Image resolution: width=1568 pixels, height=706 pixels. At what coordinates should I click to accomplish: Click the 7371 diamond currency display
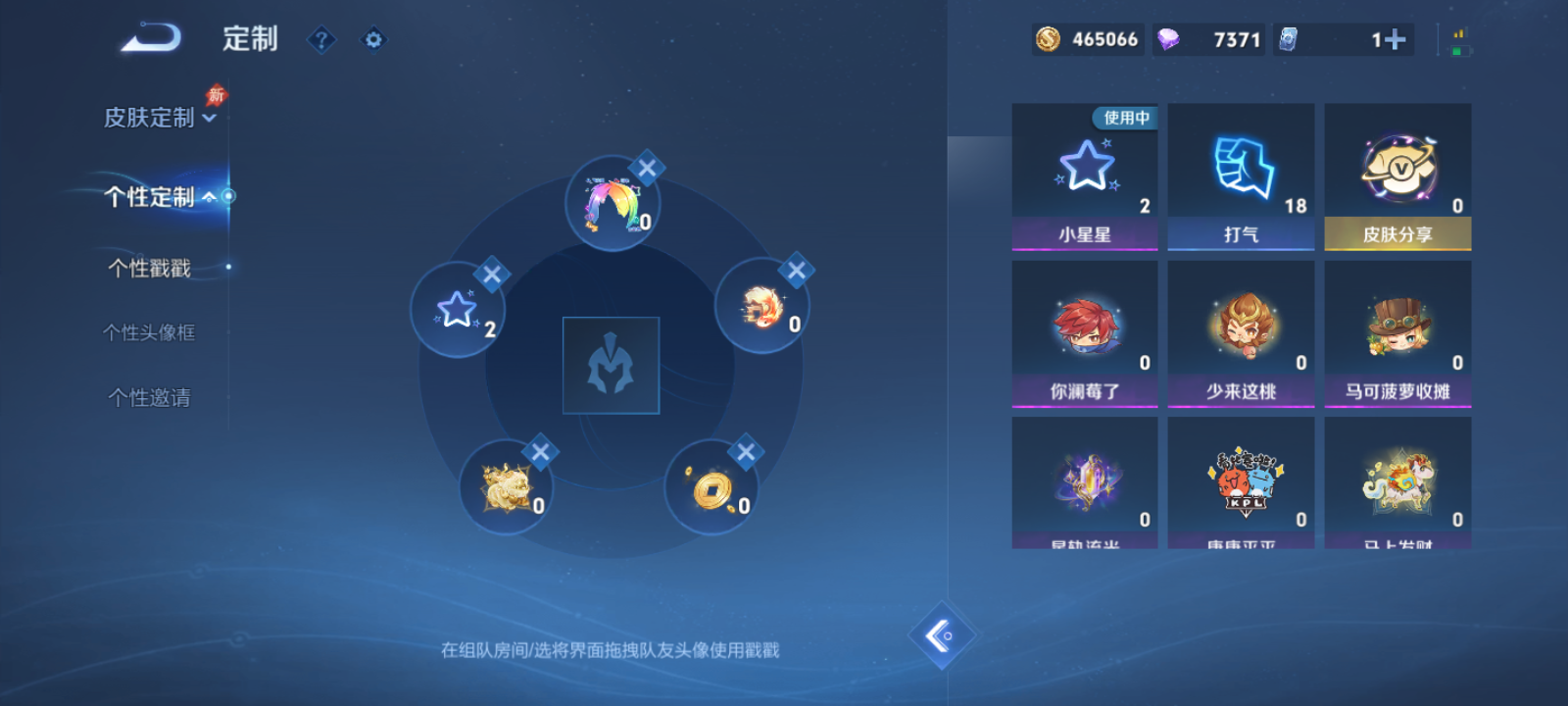(x=1207, y=39)
